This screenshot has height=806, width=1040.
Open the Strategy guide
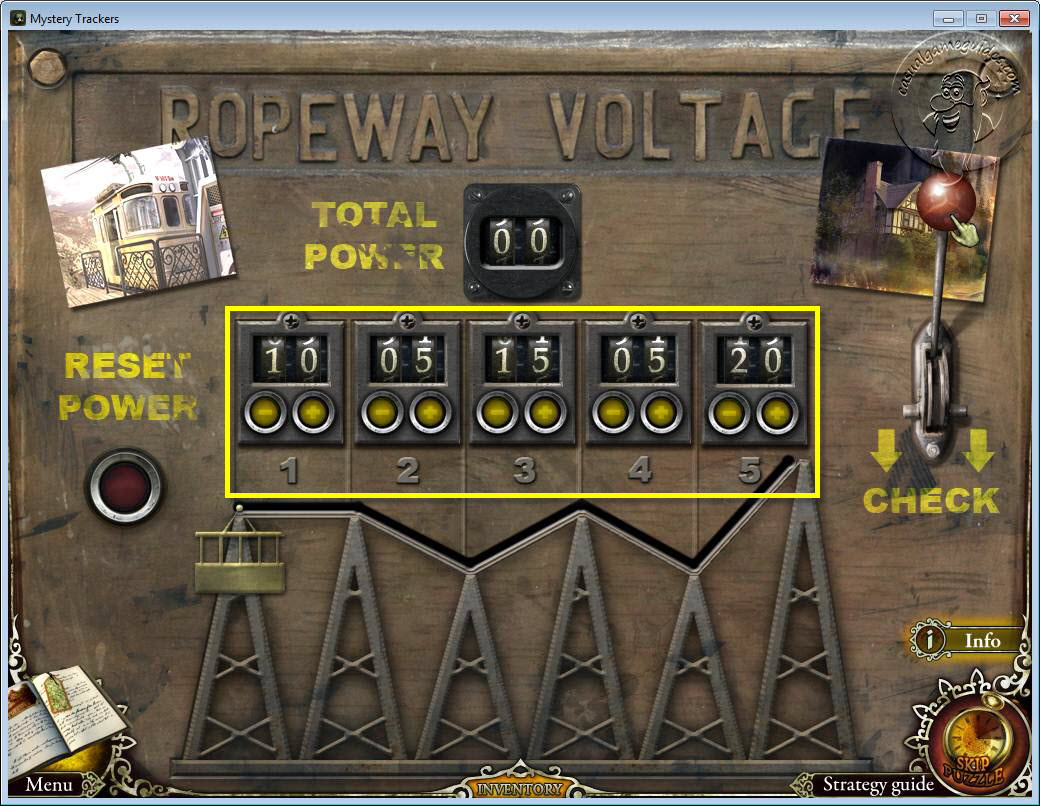pyautogui.click(x=878, y=785)
